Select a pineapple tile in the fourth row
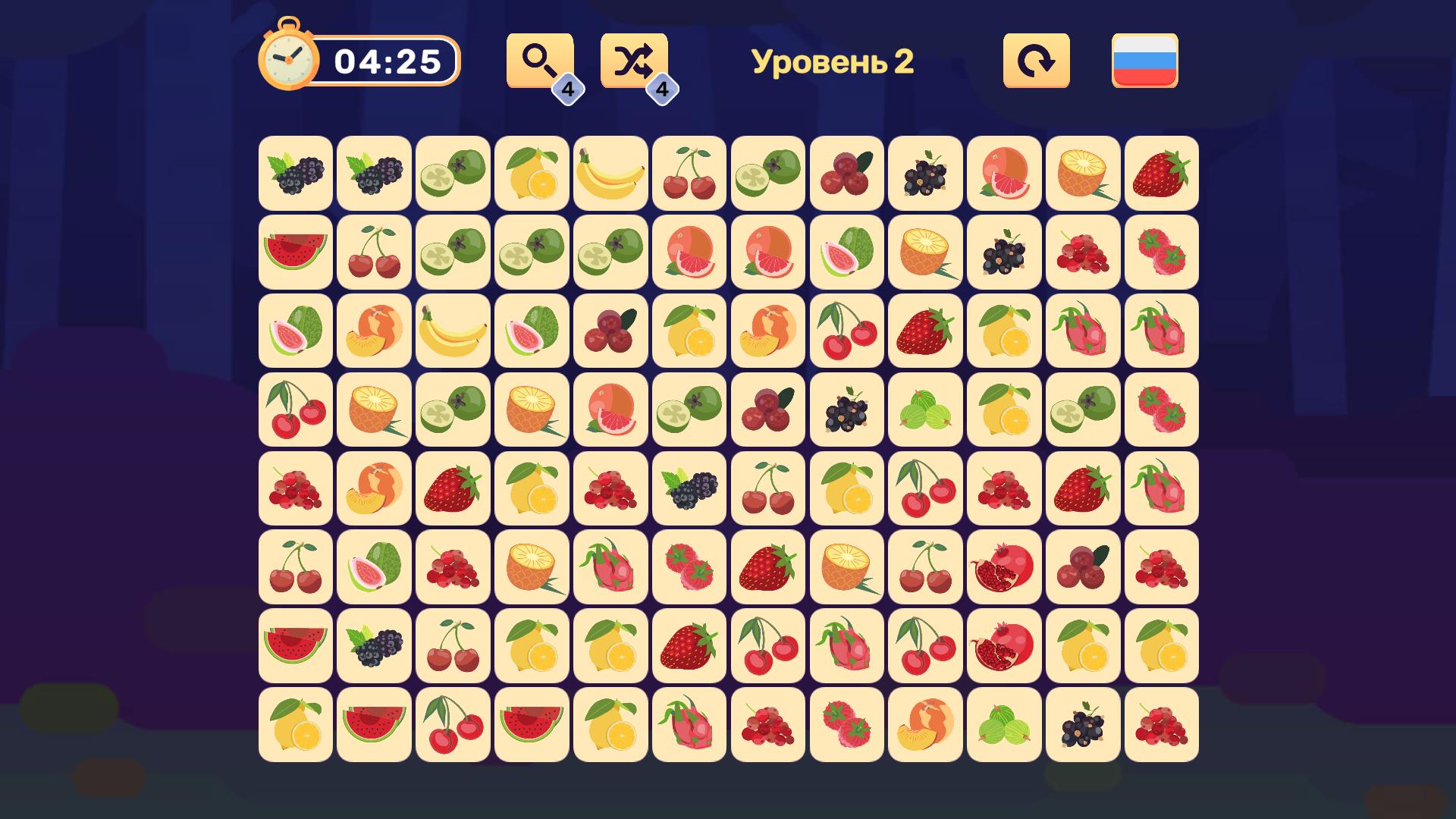This screenshot has width=1456, height=819. (373, 410)
